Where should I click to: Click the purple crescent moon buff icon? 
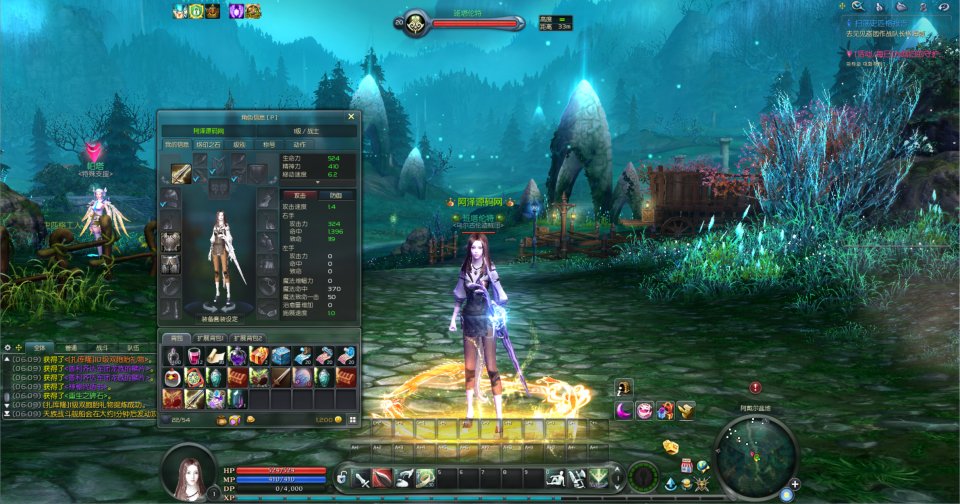click(624, 410)
